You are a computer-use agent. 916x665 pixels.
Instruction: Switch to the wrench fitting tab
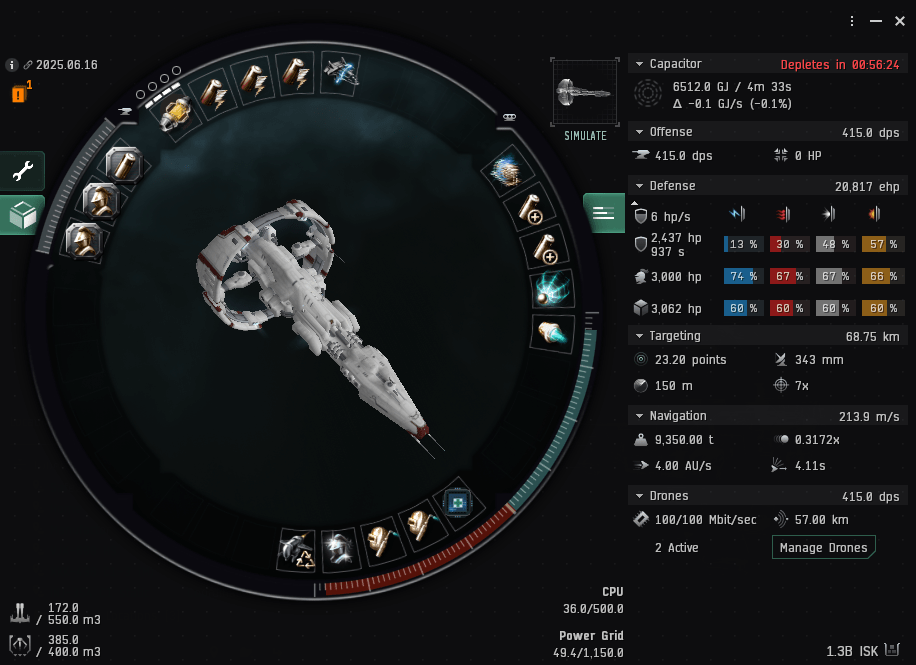[x=21, y=171]
